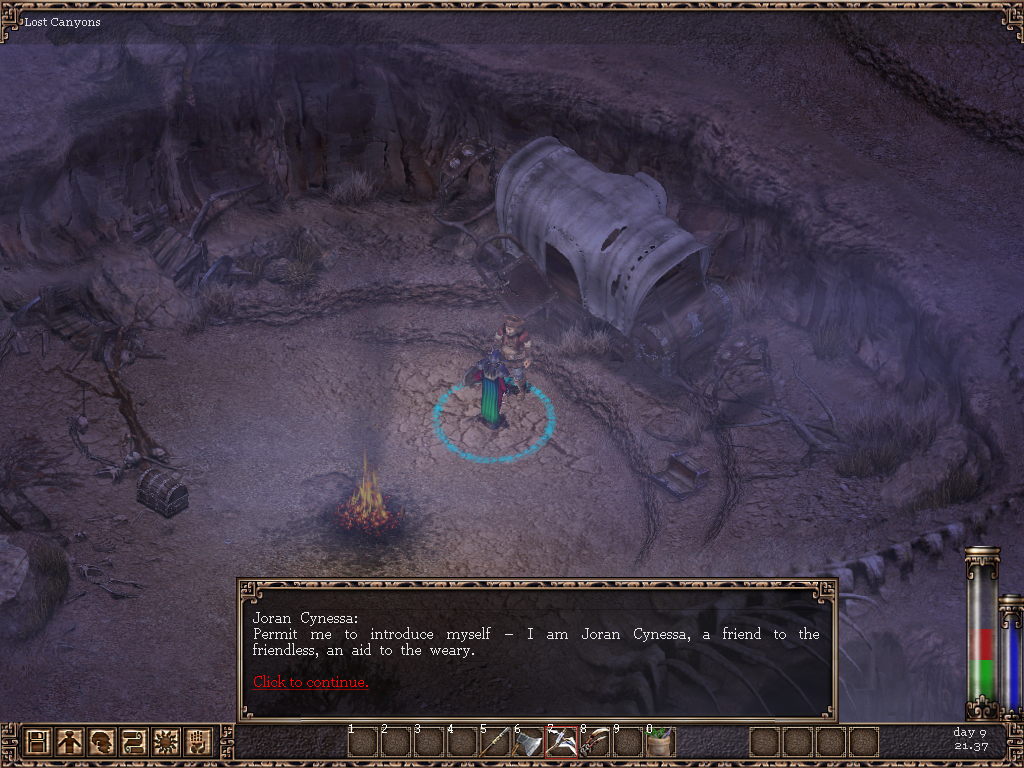Select the highlighted weapon in slot 7
This screenshot has width=1024, height=768.
(561, 743)
